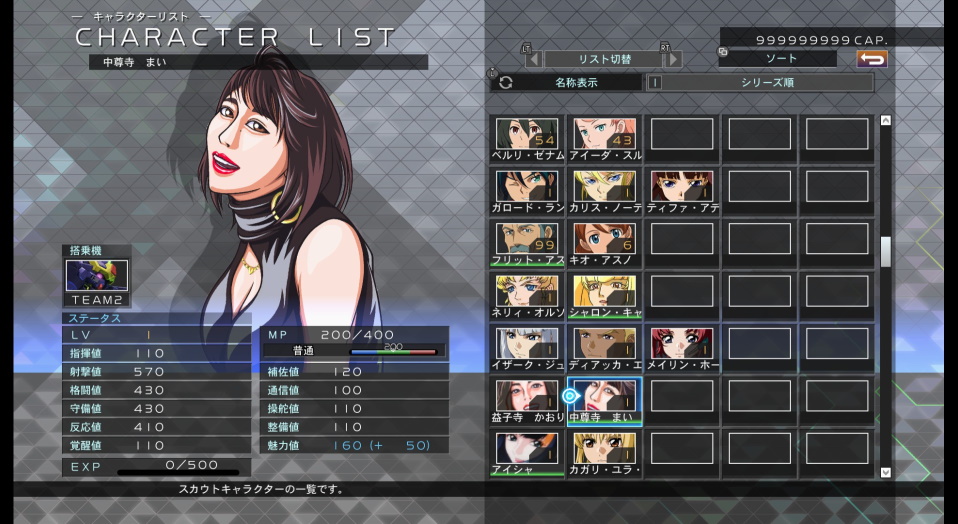Choose the シリーズ順 series order setting
958x524 pixels.
tap(766, 83)
